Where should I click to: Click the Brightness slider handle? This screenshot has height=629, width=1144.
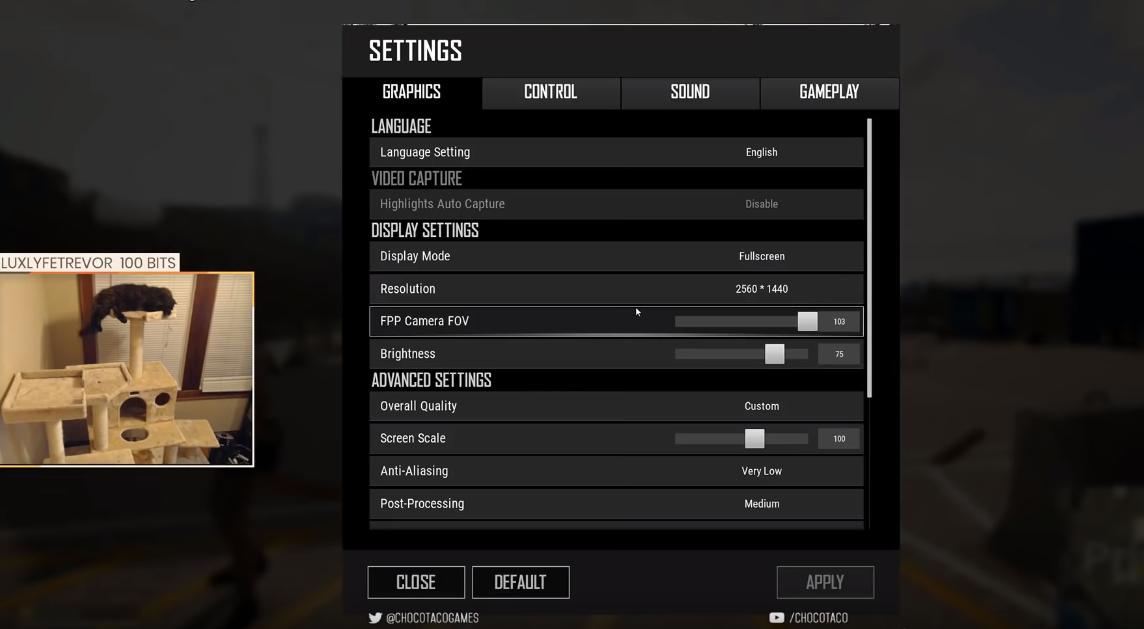(x=775, y=354)
